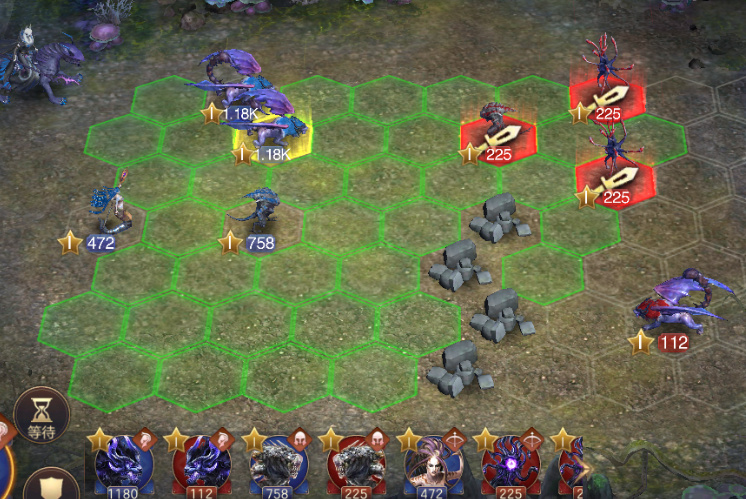746x499 pixels.
Task: Click the hourglass wait button
Action: pos(41,415)
